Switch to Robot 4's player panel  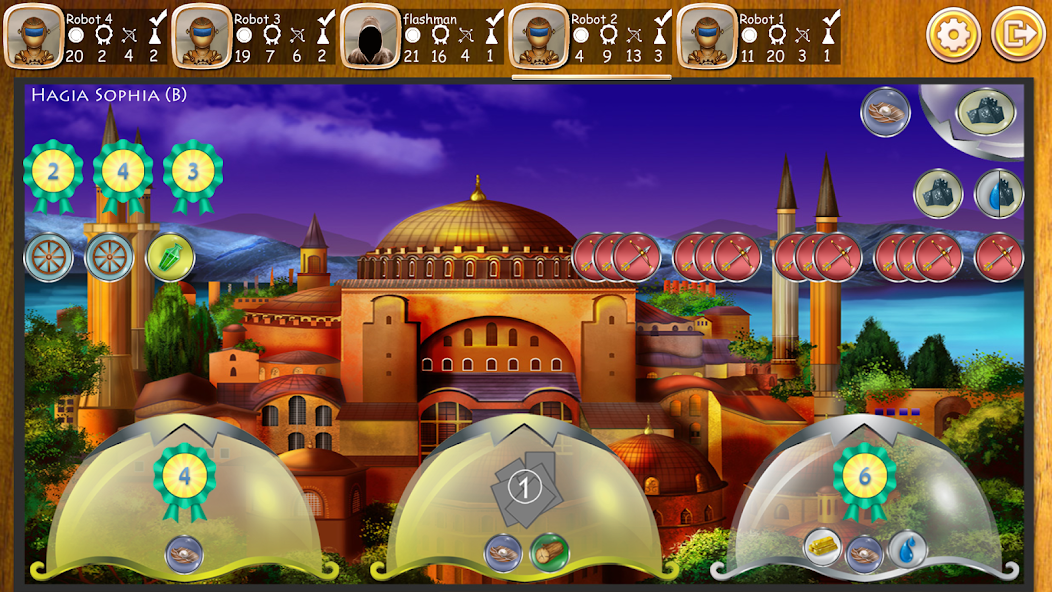tap(86, 36)
